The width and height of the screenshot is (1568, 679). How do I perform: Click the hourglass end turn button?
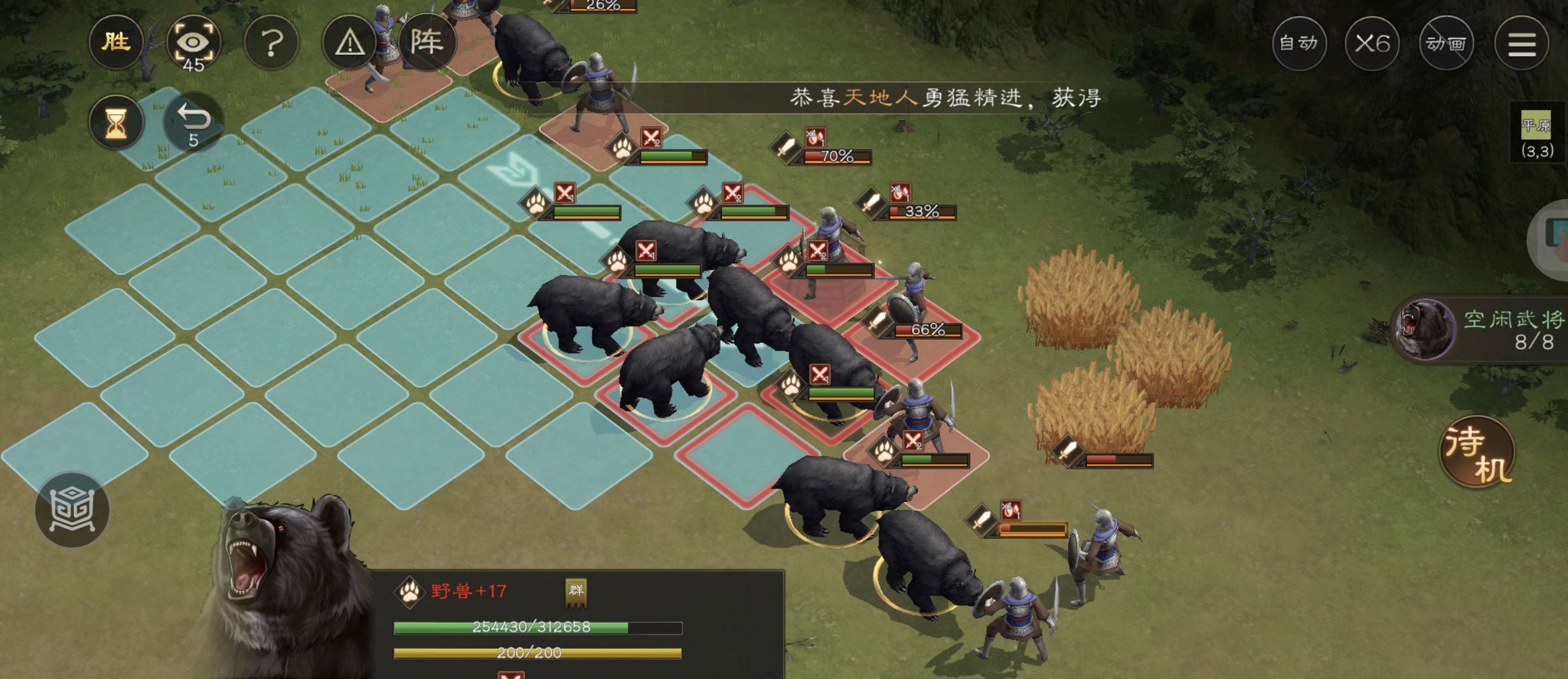click(116, 122)
